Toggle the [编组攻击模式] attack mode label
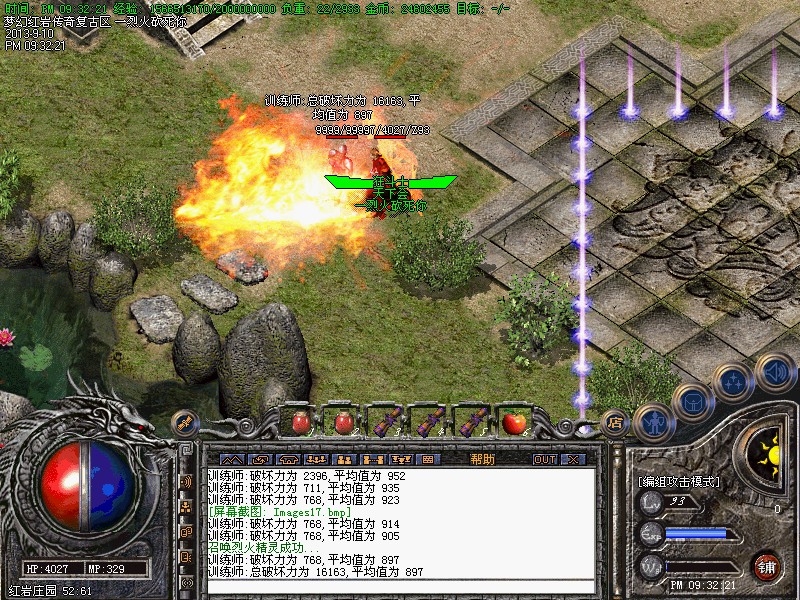This screenshot has height=600, width=800. [679, 481]
